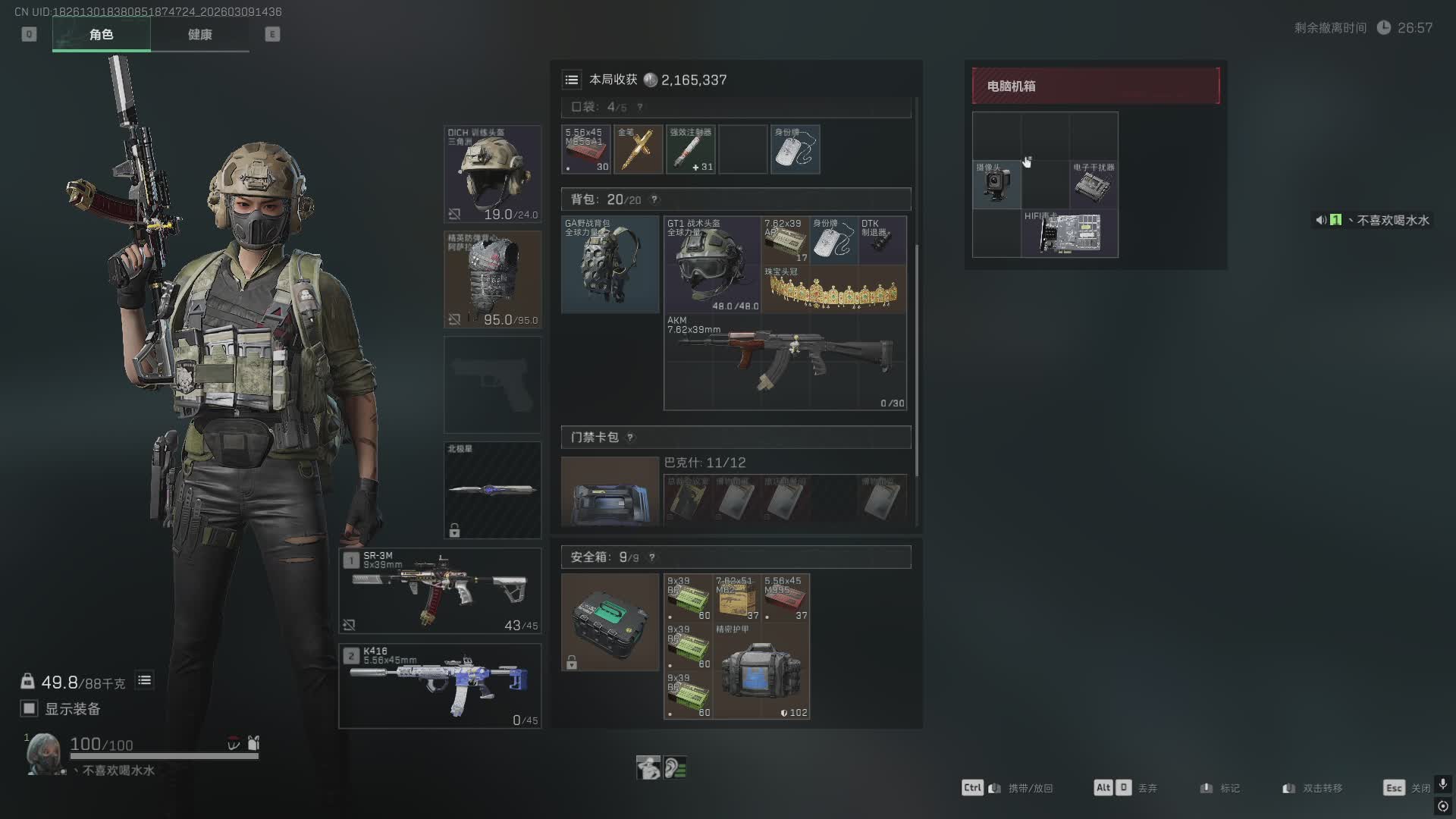Choose the 北极星 melee knife slot

pyautogui.click(x=492, y=490)
